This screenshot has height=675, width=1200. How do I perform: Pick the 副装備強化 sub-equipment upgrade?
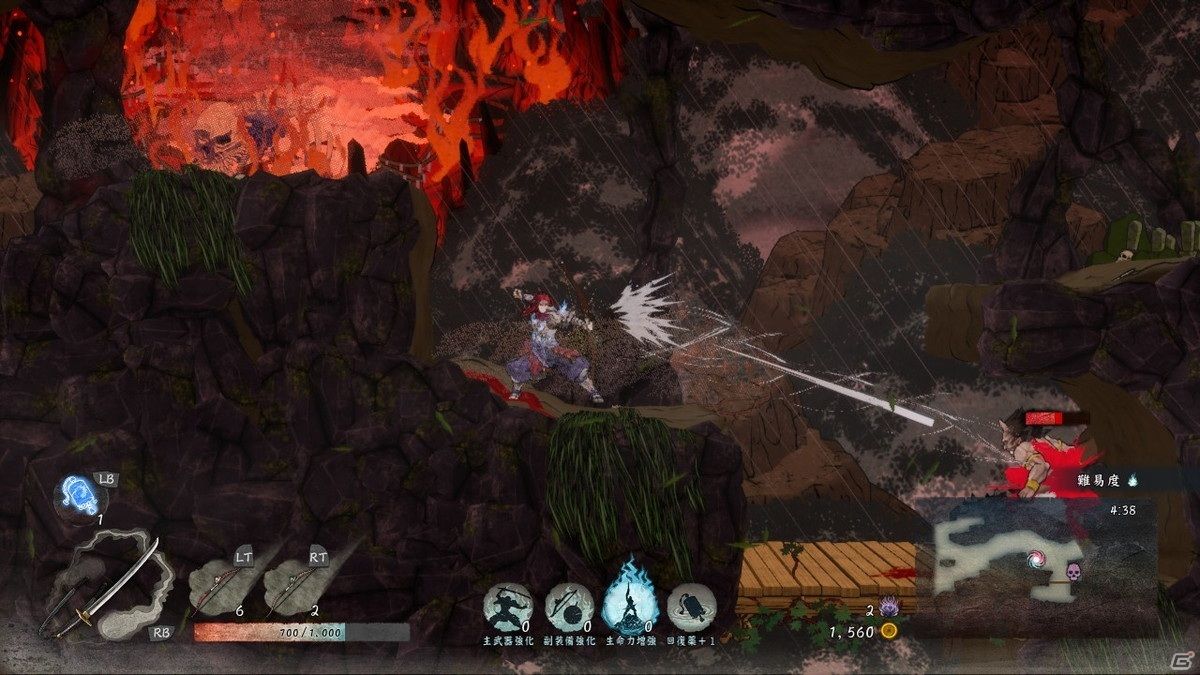coord(569,606)
